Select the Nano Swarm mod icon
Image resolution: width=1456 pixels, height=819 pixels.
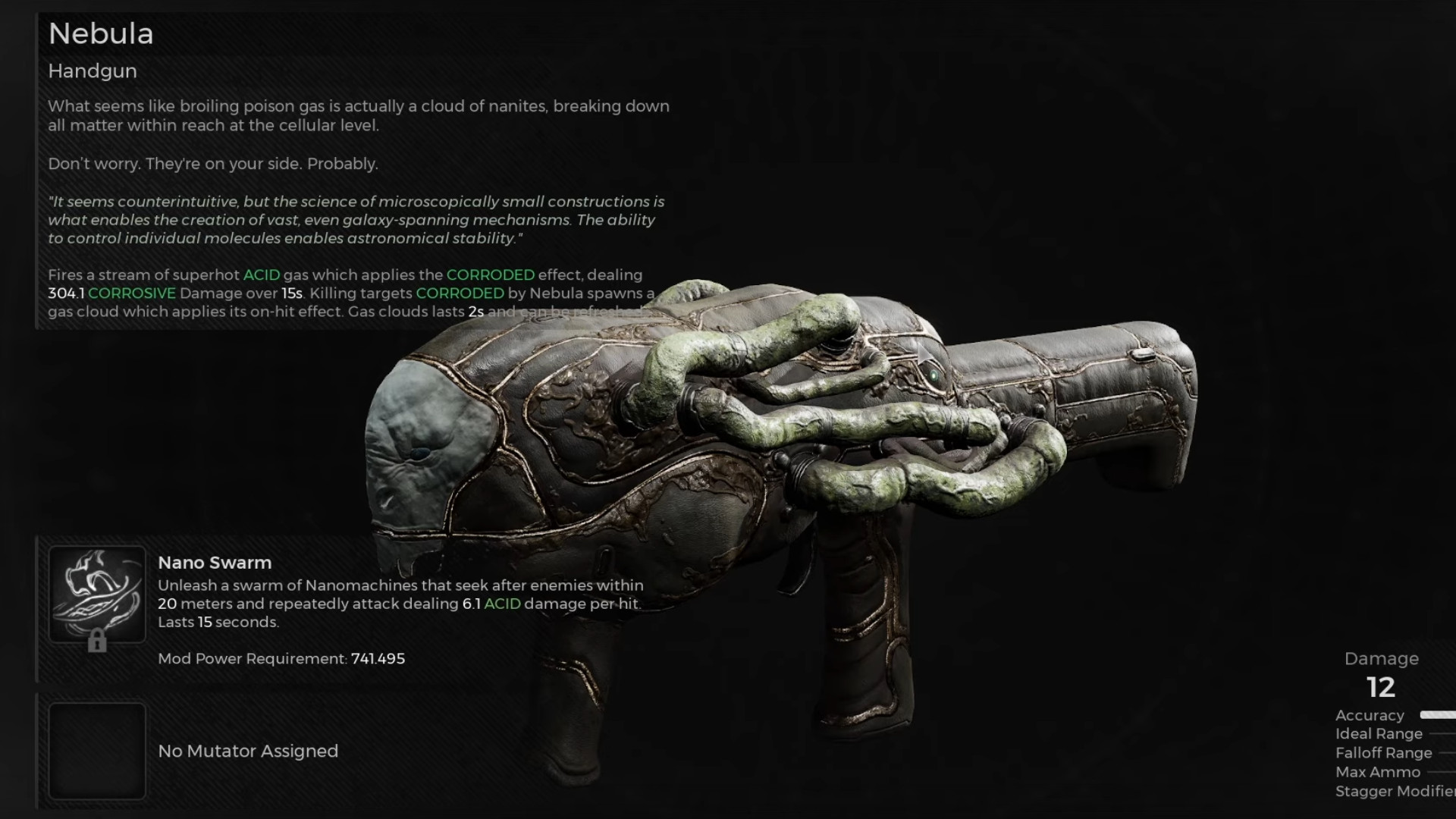(x=97, y=595)
